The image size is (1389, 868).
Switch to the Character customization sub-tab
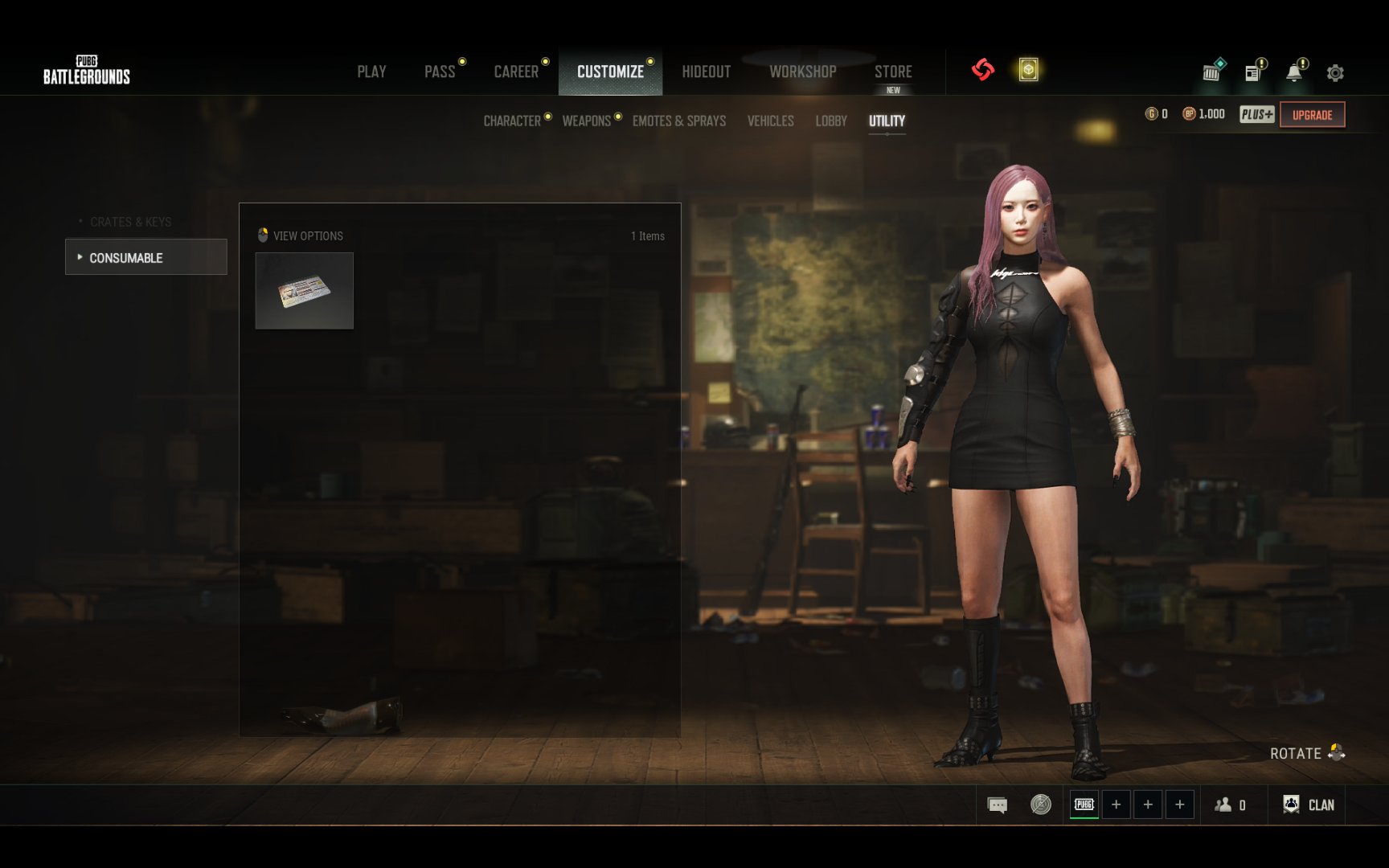point(512,121)
